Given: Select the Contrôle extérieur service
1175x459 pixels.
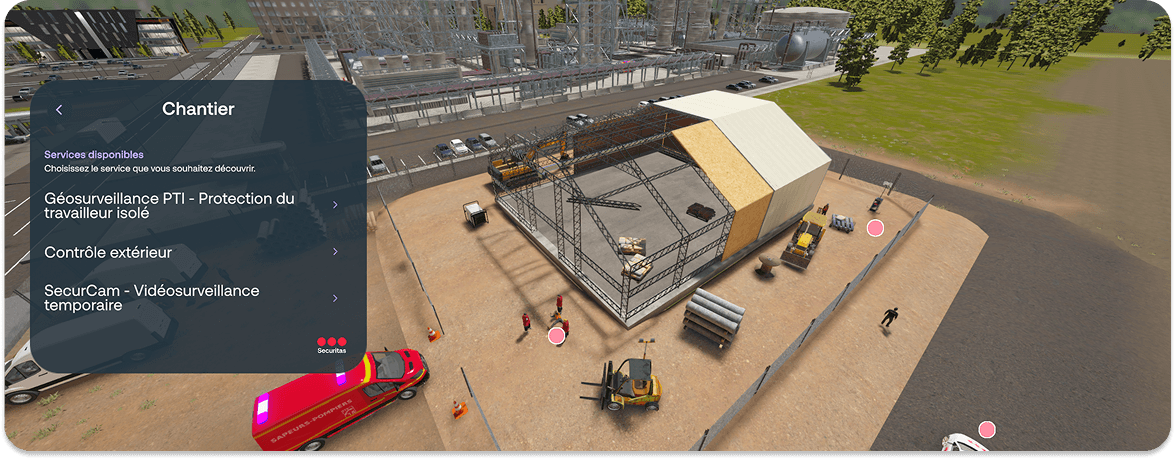Looking at the screenshot, I should (190, 252).
